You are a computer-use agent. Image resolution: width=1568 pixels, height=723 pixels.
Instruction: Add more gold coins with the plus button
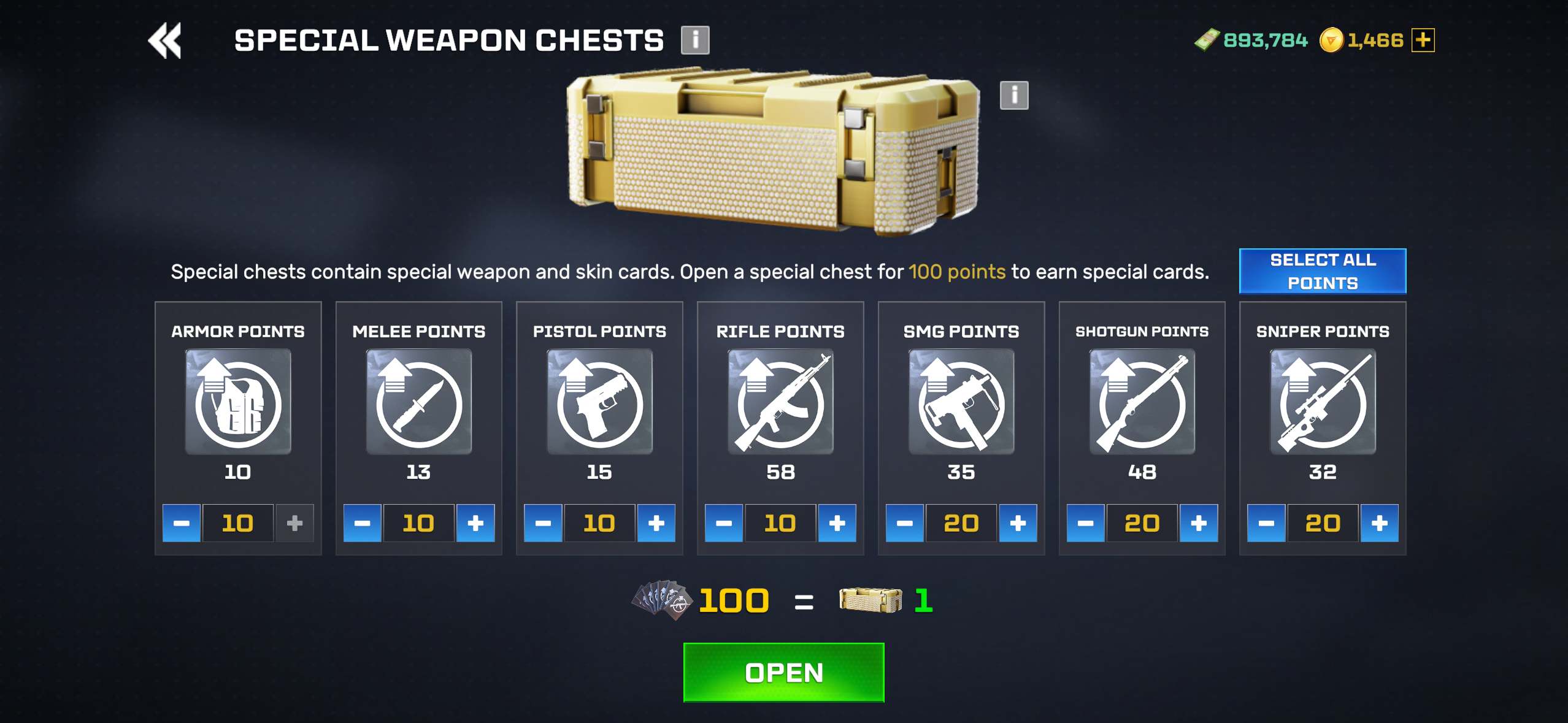(1423, 40)
